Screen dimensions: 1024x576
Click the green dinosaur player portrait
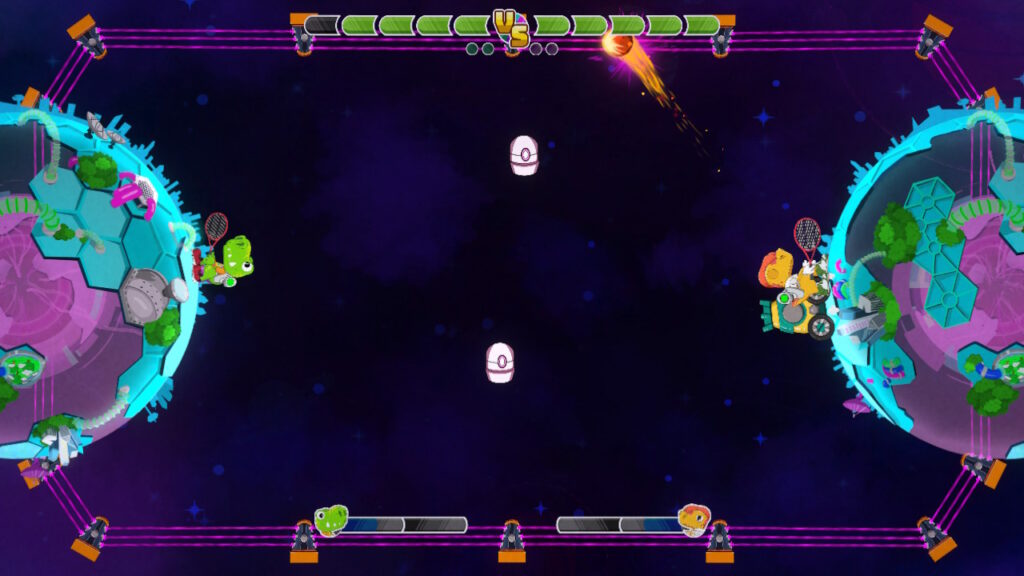[x=331, y=520]
